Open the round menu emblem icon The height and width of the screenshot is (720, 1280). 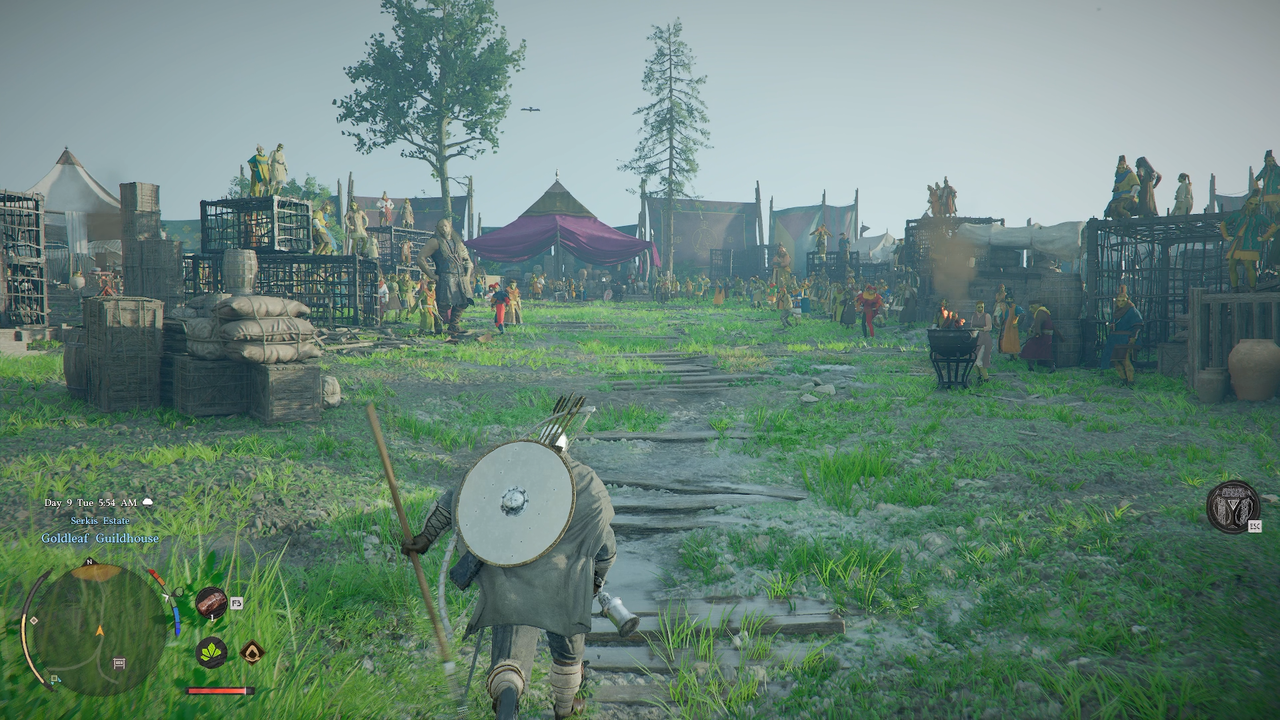pos(1233,506)
